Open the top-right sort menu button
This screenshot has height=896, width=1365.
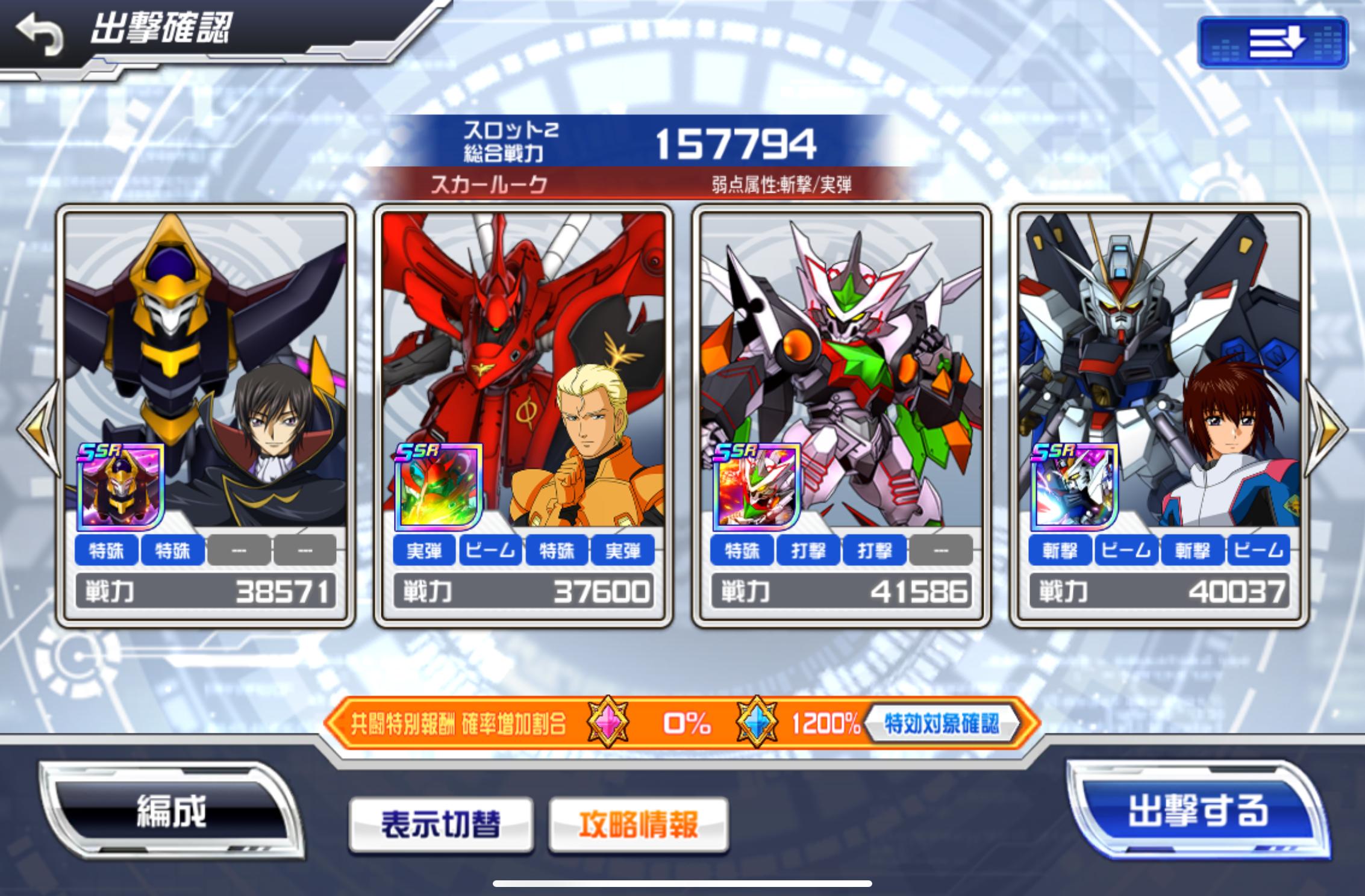point(1272,43)
